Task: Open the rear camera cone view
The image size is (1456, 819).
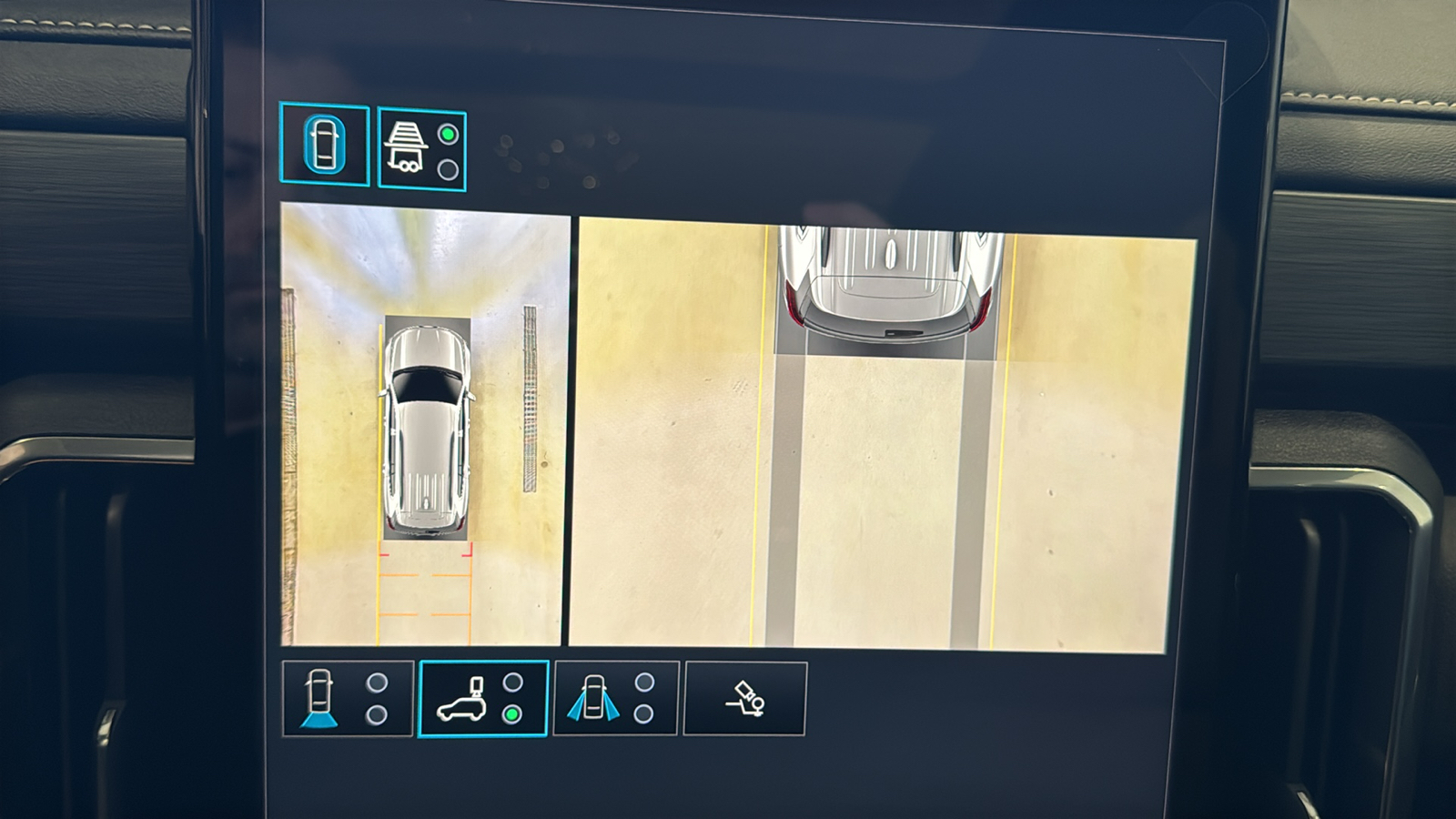Action: pyautogui.click(x=348, y=698)
